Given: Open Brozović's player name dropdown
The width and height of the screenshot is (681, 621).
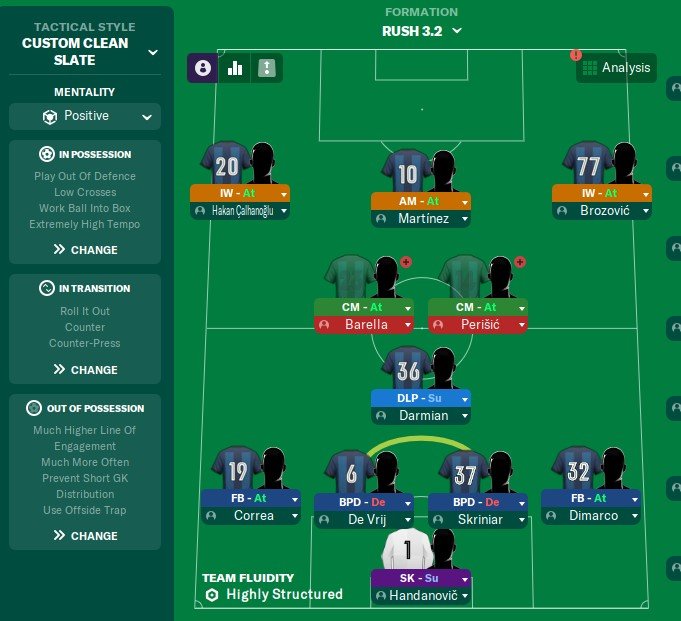Looking at the screenshot, I should point(646,212).
